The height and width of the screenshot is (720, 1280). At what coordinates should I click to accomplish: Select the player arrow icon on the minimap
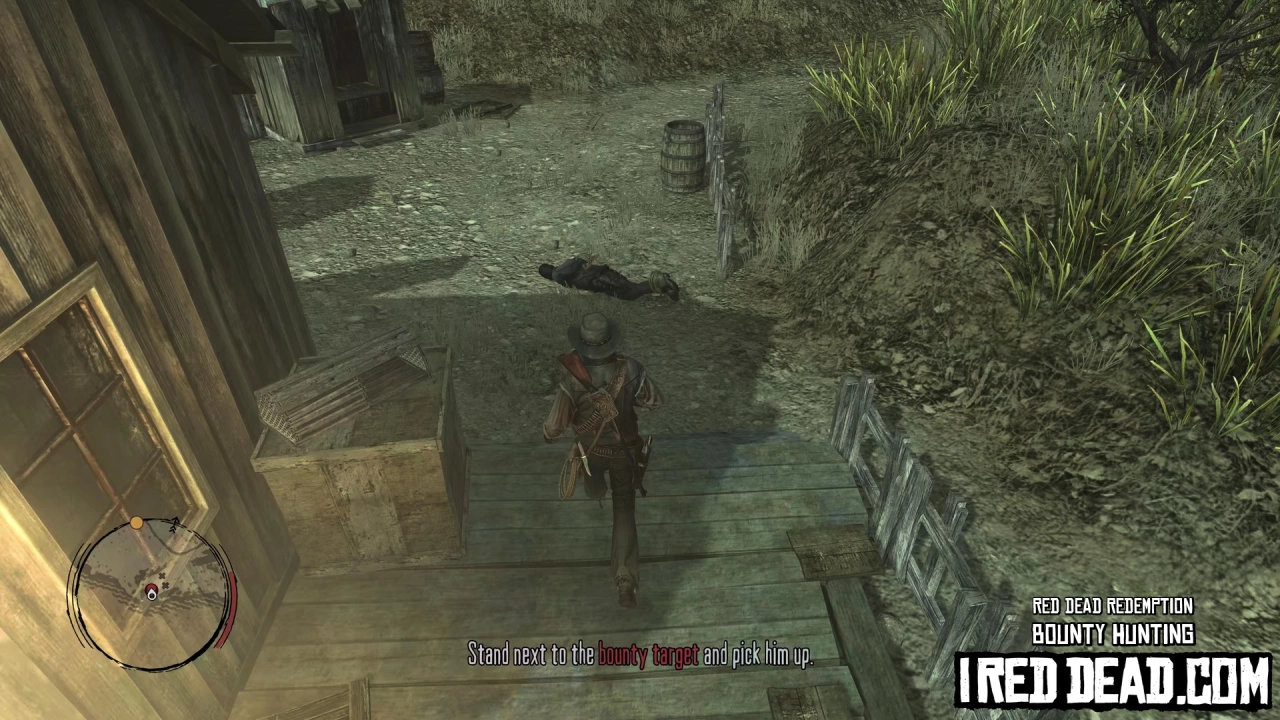coord(152,596)
